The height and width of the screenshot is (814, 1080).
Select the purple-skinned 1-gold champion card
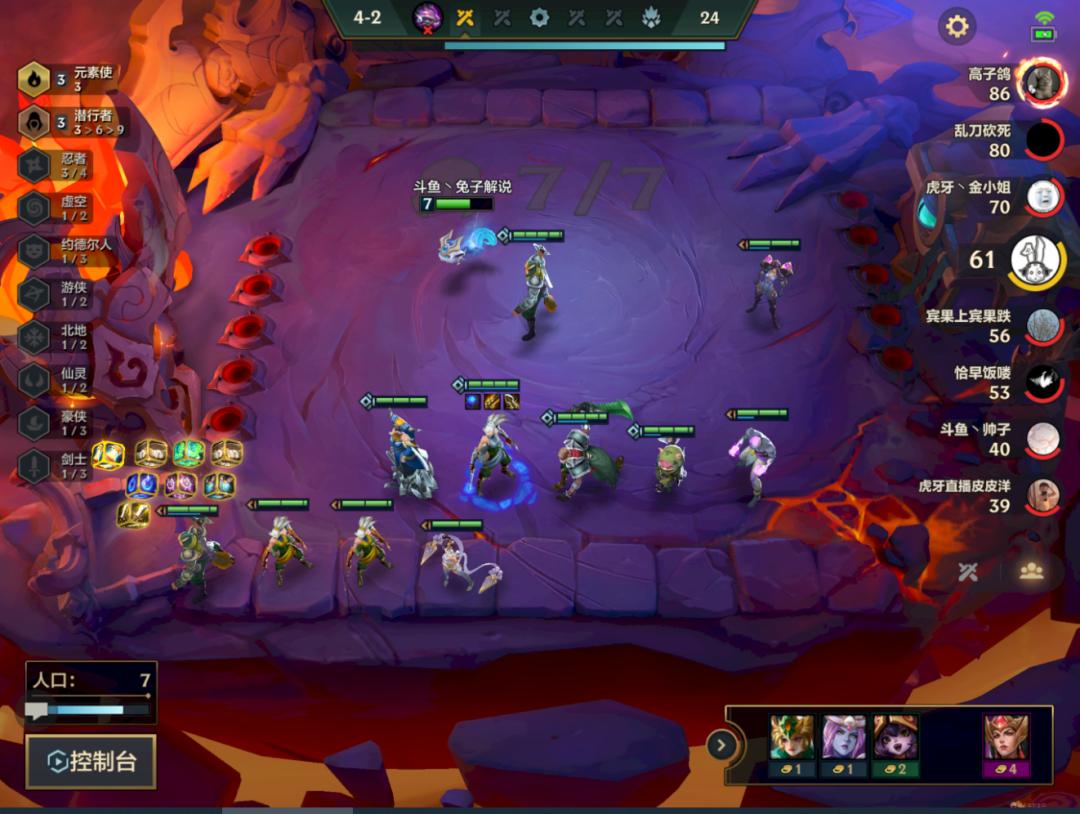(x=843, y=745)
